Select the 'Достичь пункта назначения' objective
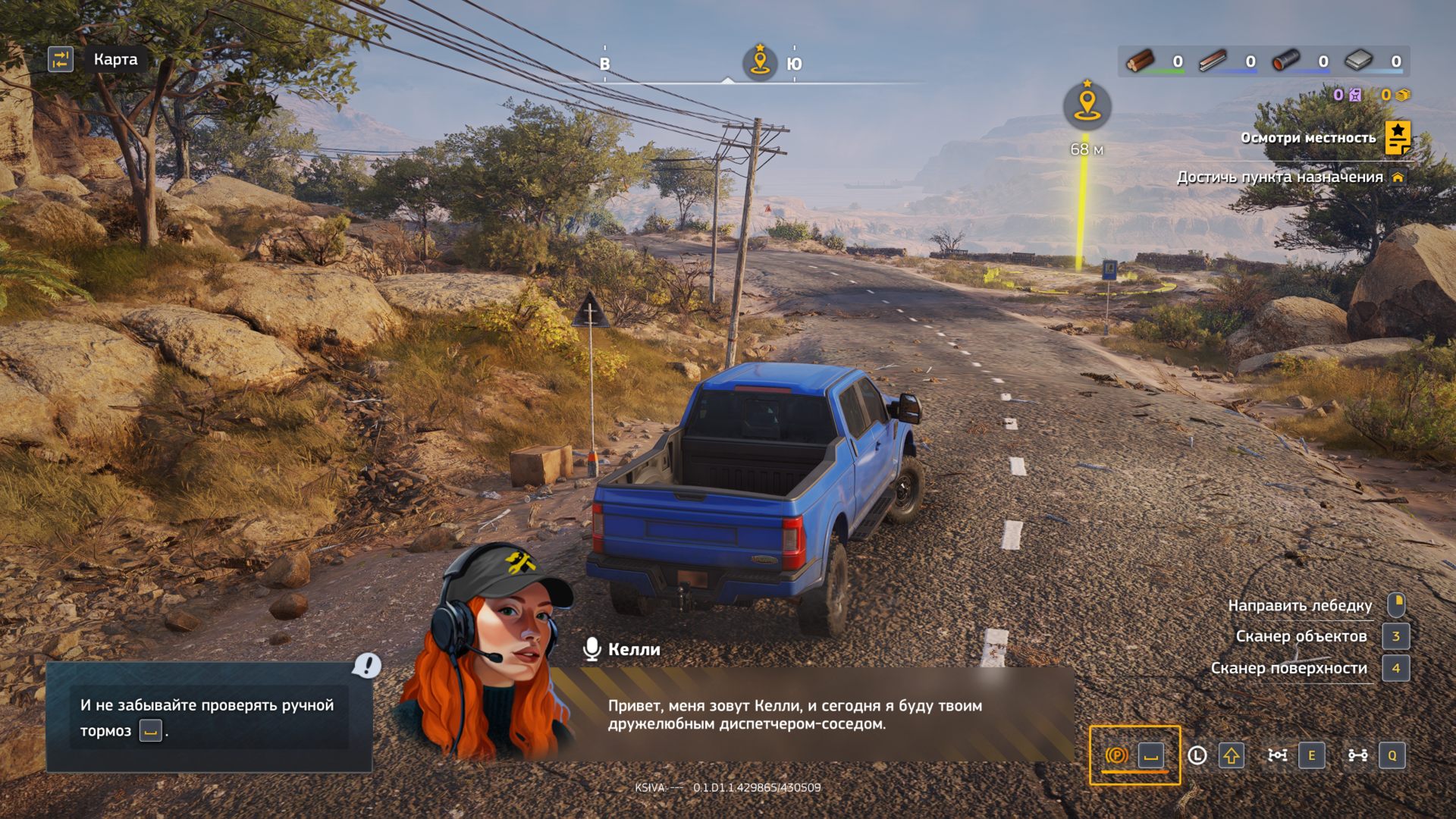 1279,177
